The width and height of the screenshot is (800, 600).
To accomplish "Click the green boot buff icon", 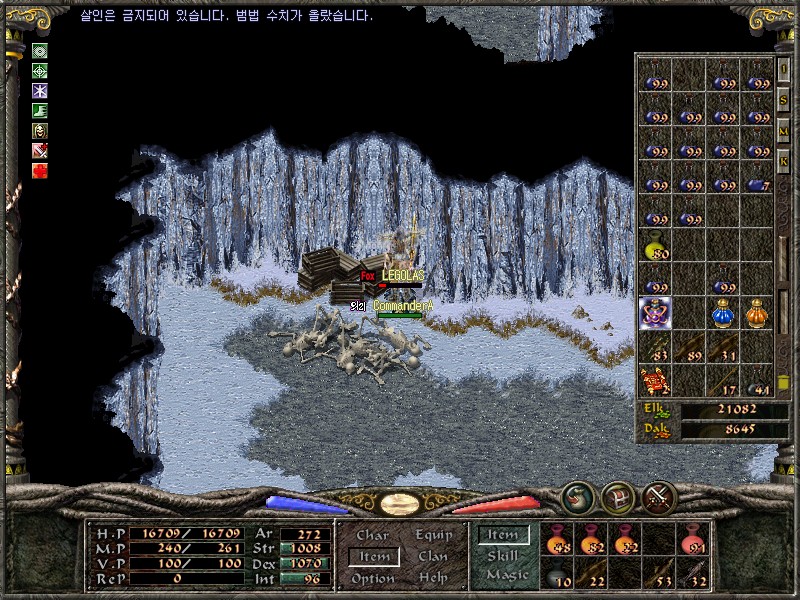I will click(40, 111).
